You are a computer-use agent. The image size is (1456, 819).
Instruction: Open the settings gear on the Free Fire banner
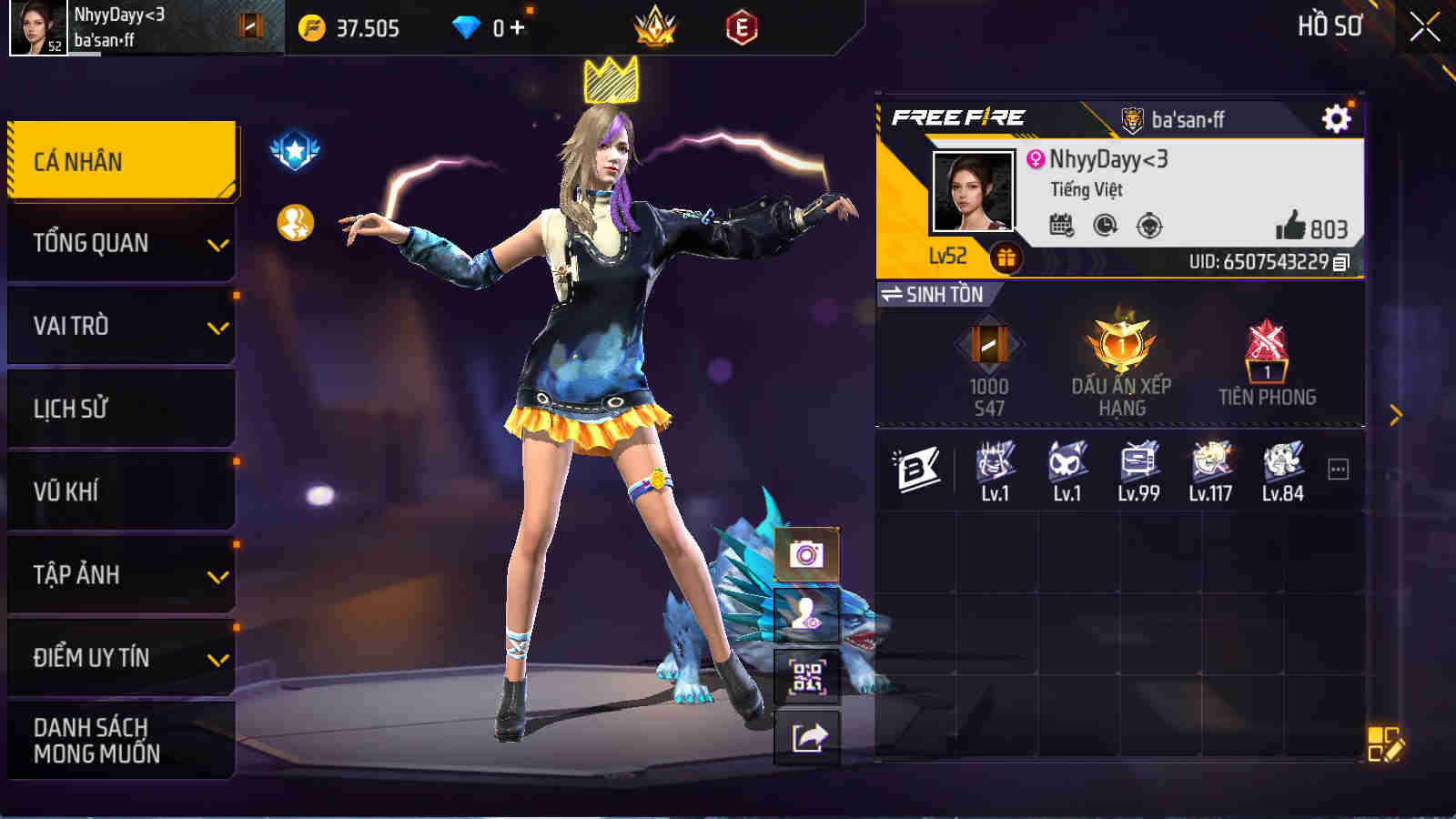point(1334,117)
